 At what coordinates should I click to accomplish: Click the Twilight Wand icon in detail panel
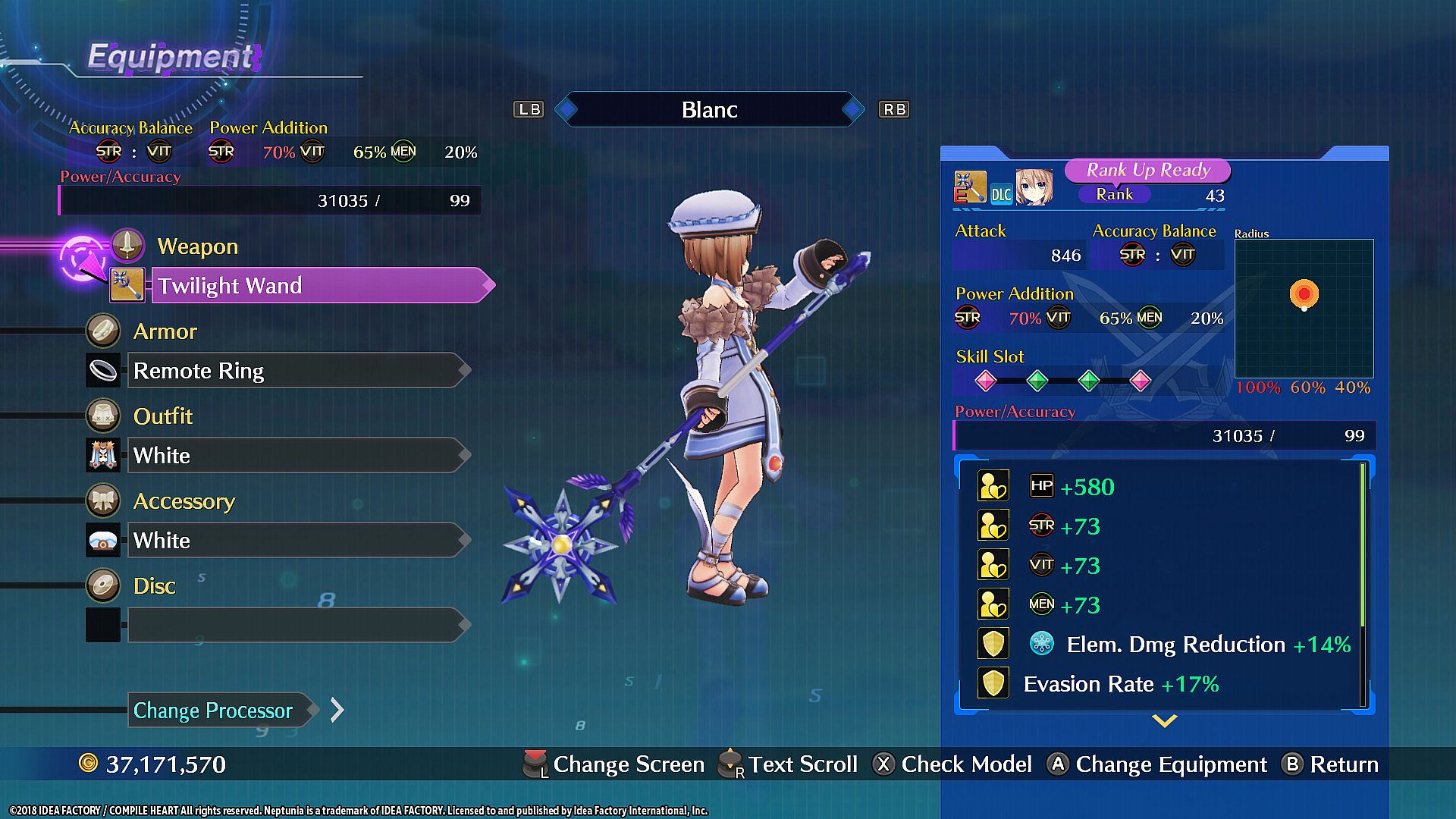click(970, 187)
